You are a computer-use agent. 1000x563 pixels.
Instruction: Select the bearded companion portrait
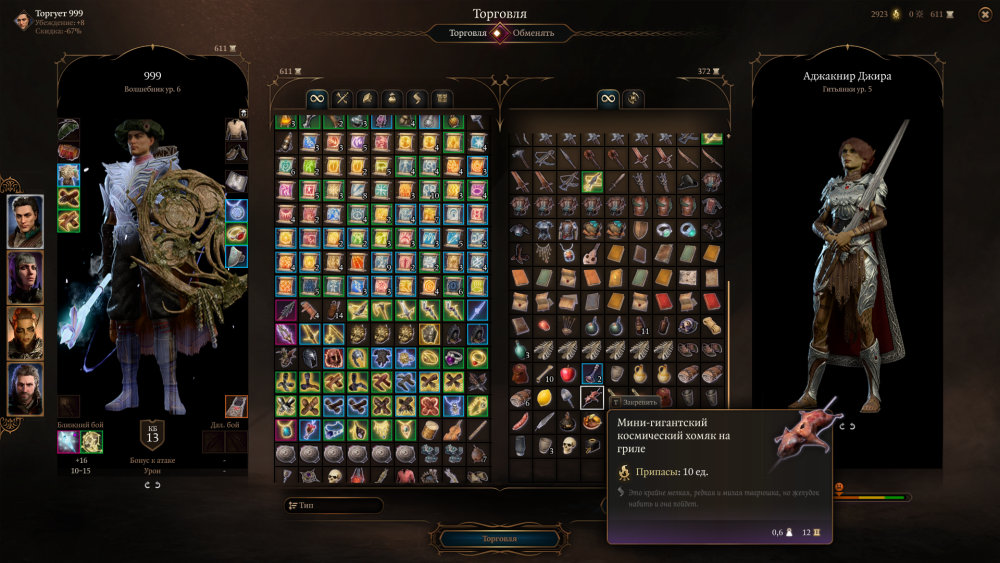click(26, 388)
